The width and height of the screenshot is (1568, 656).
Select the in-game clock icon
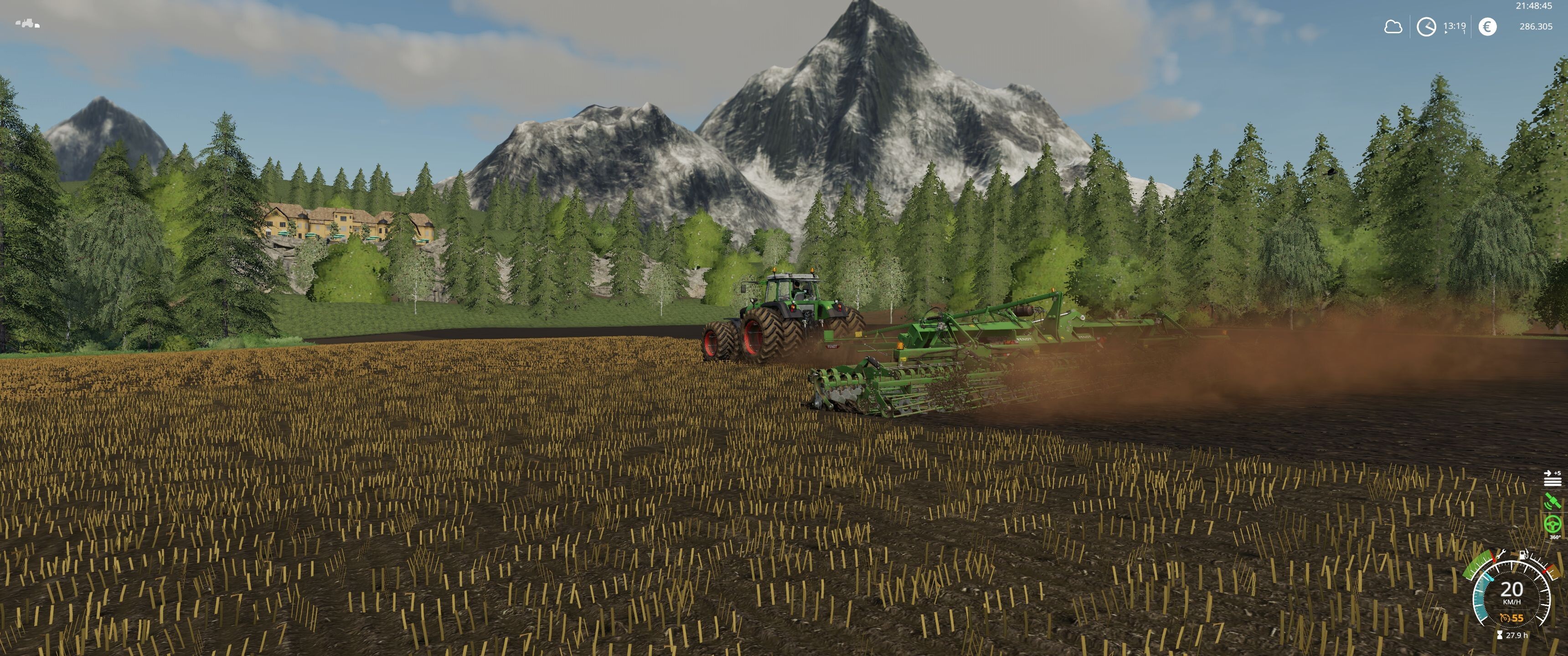tap(1426, 27)
